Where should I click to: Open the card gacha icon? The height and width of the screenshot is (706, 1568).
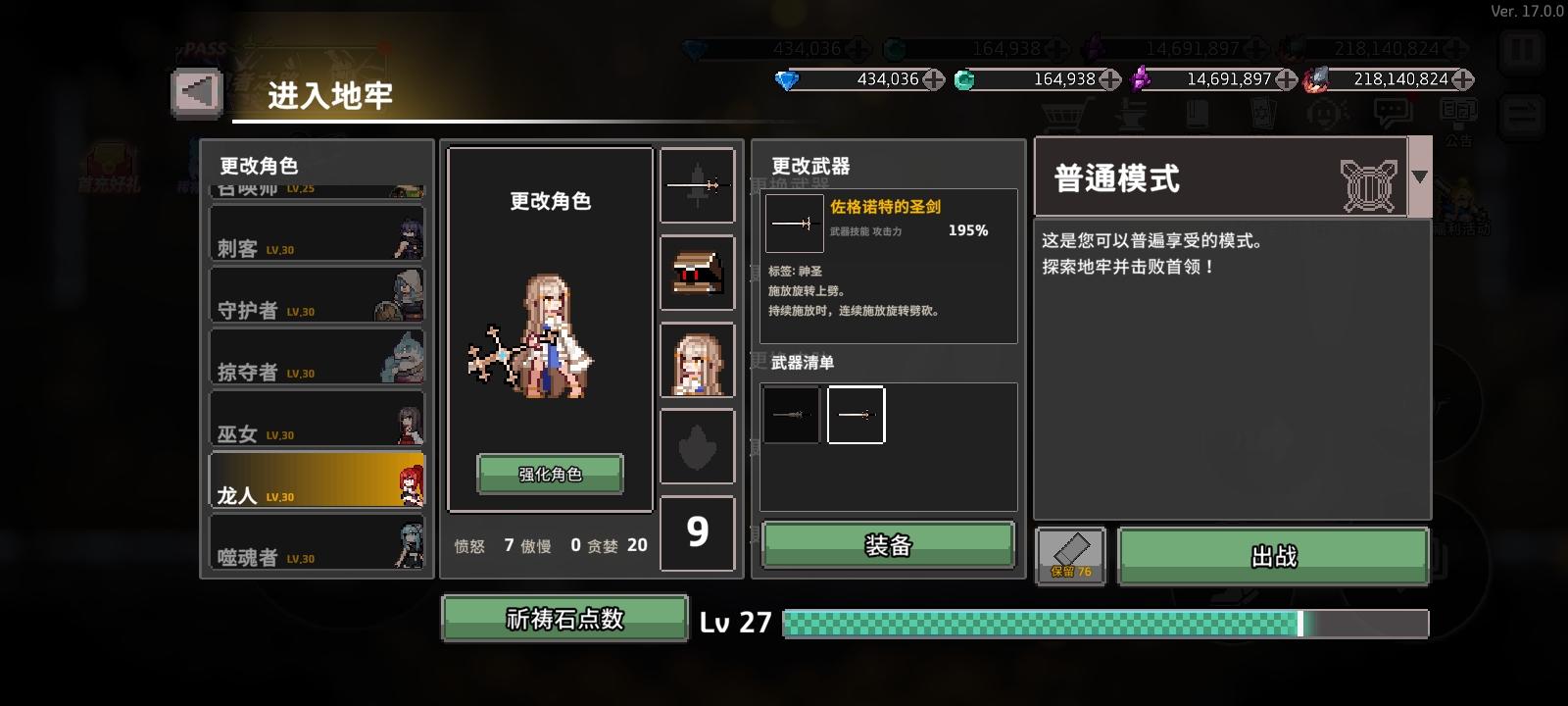(x=1262, y=113)
